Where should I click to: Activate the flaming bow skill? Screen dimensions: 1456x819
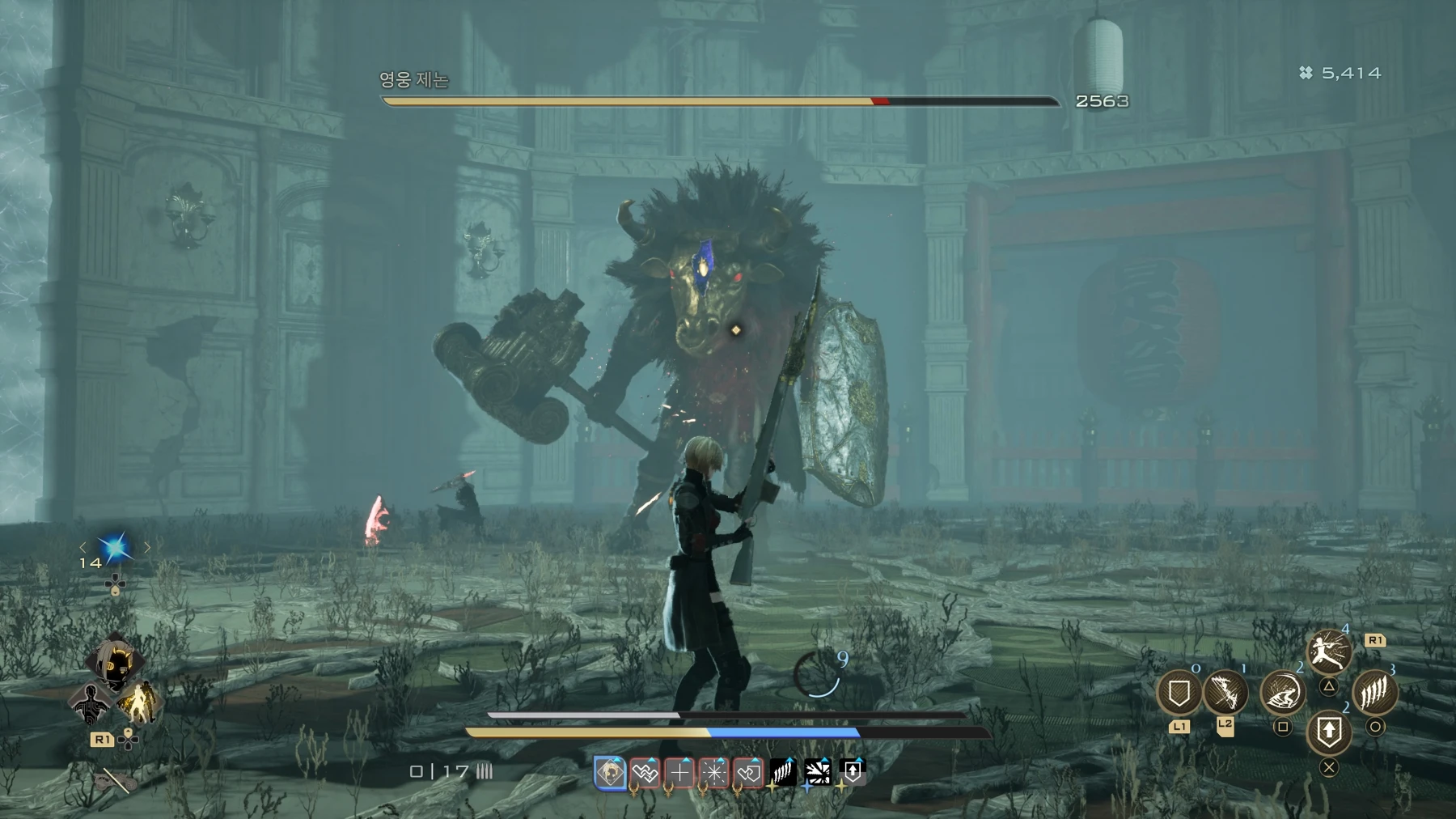[1225, 694]
